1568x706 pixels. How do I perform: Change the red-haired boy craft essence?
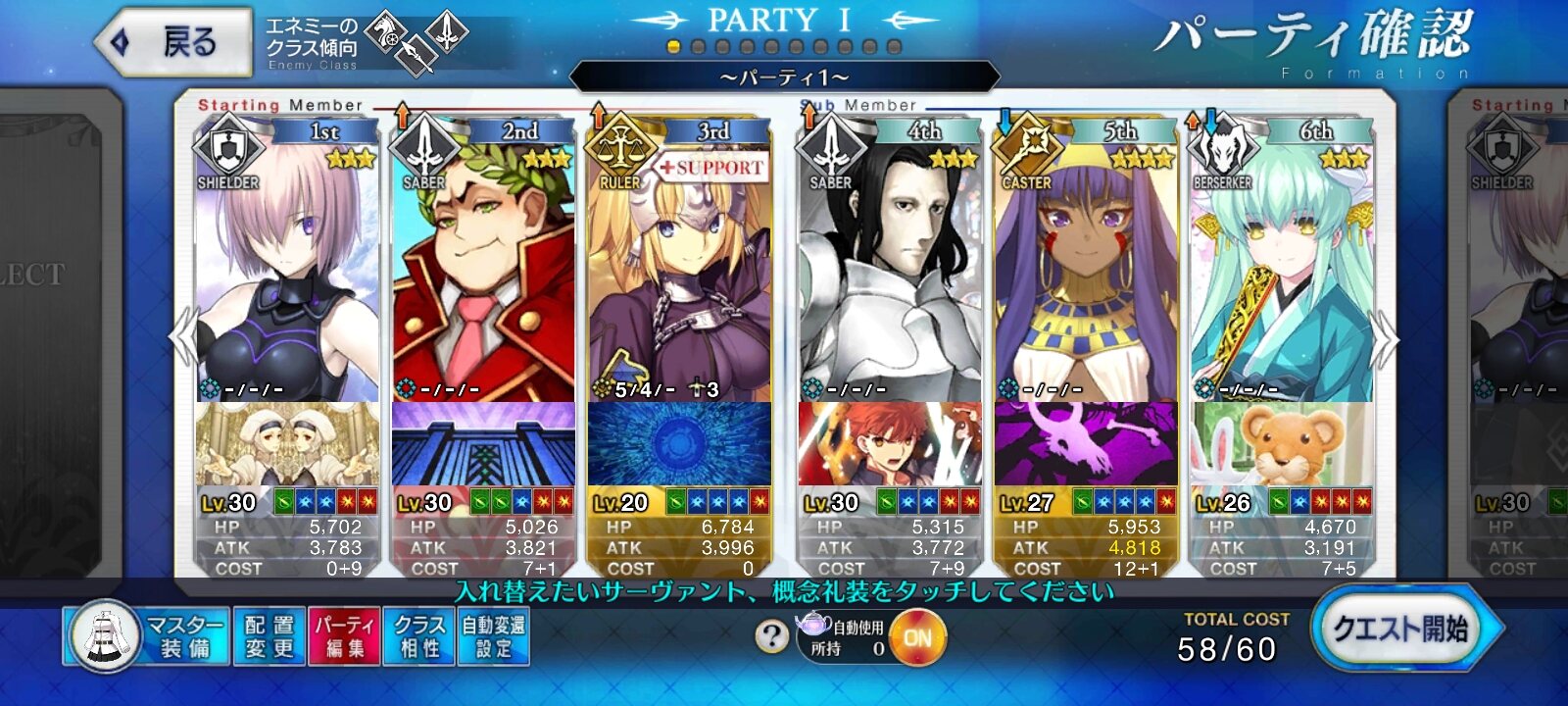[890, 443]
